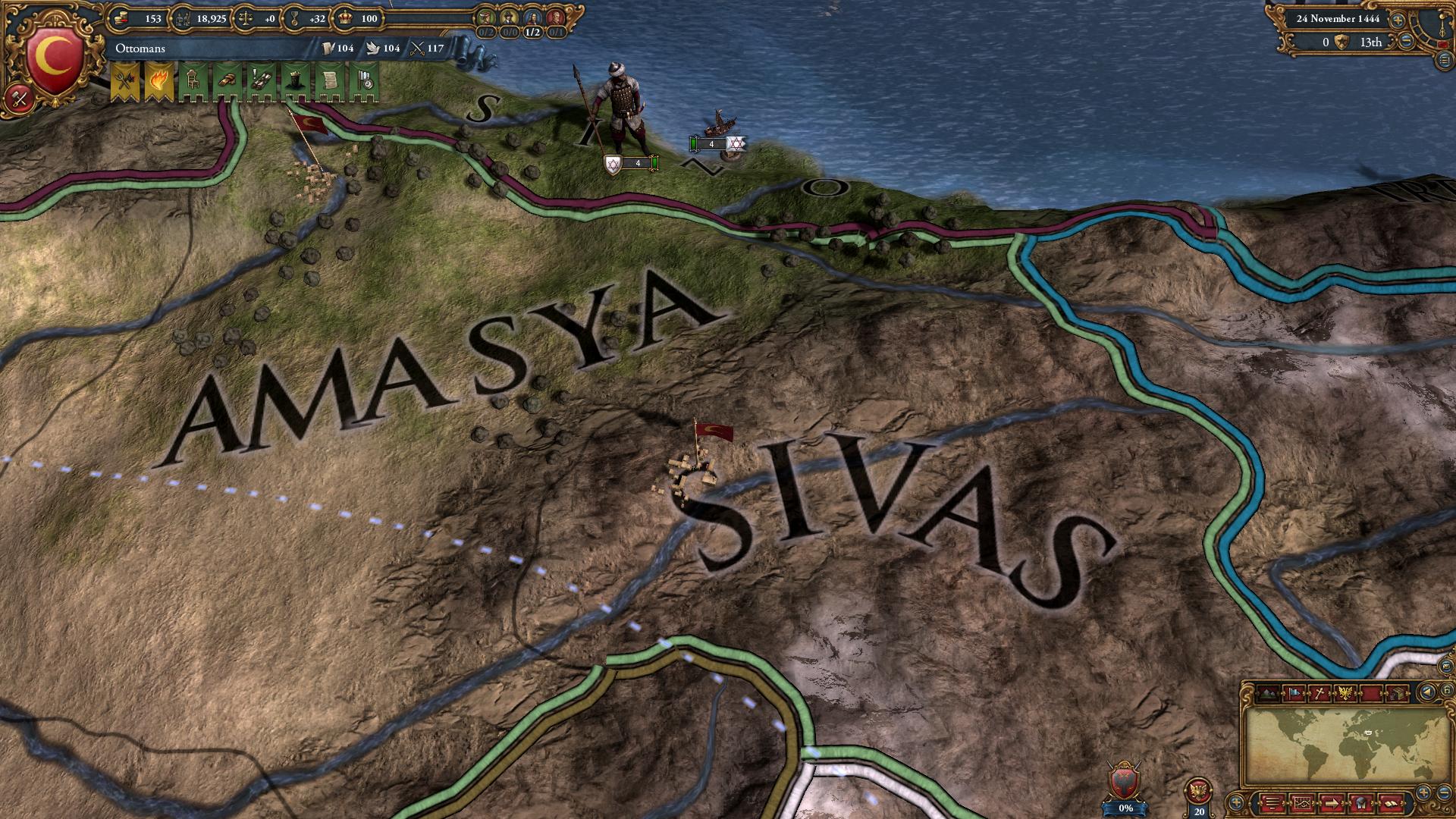
Task: Inspect legitimacy via the crown icon
Action: [344, 18]
